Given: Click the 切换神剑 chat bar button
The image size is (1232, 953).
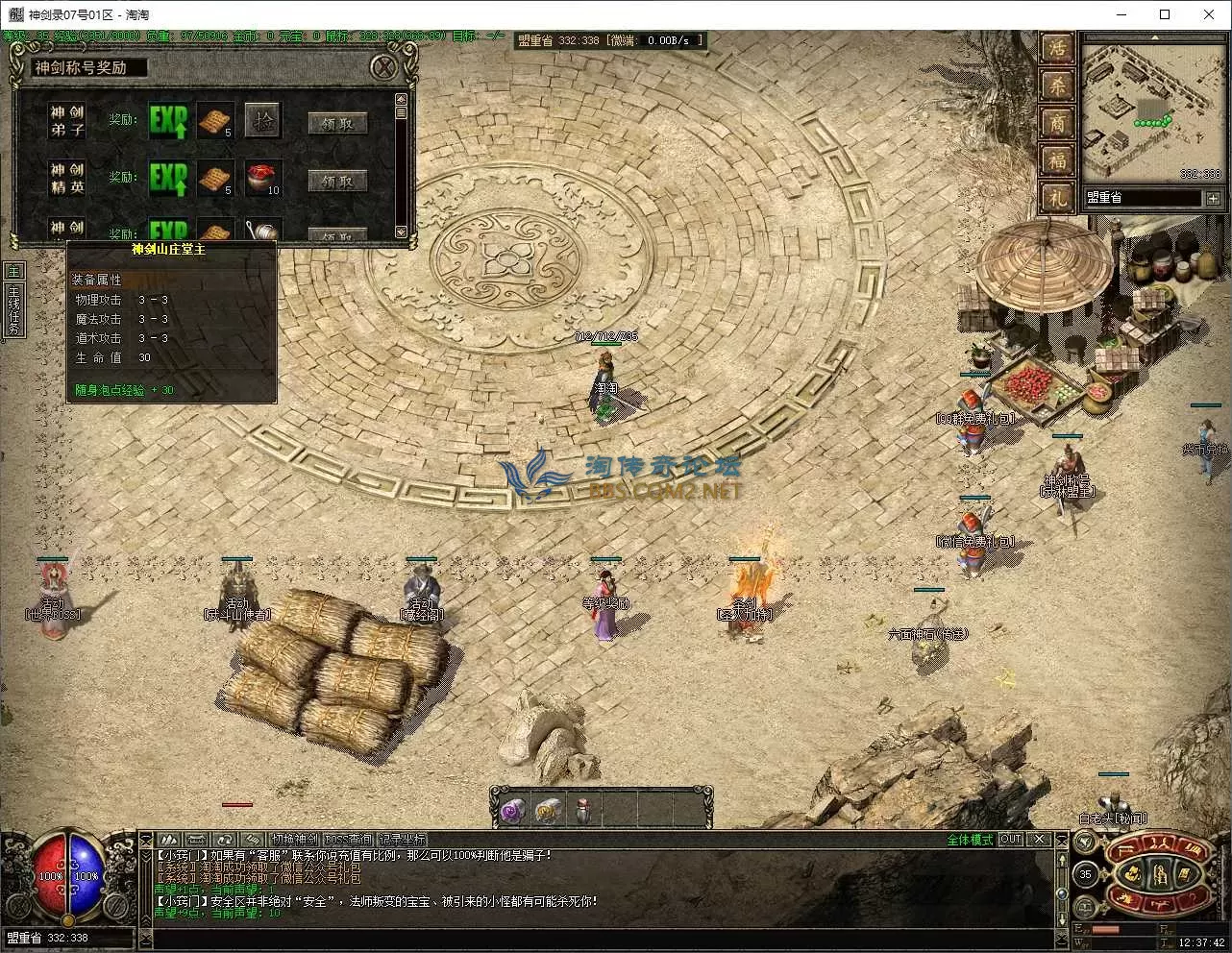Looking at the screenshot, I should [x=295, y=840].
